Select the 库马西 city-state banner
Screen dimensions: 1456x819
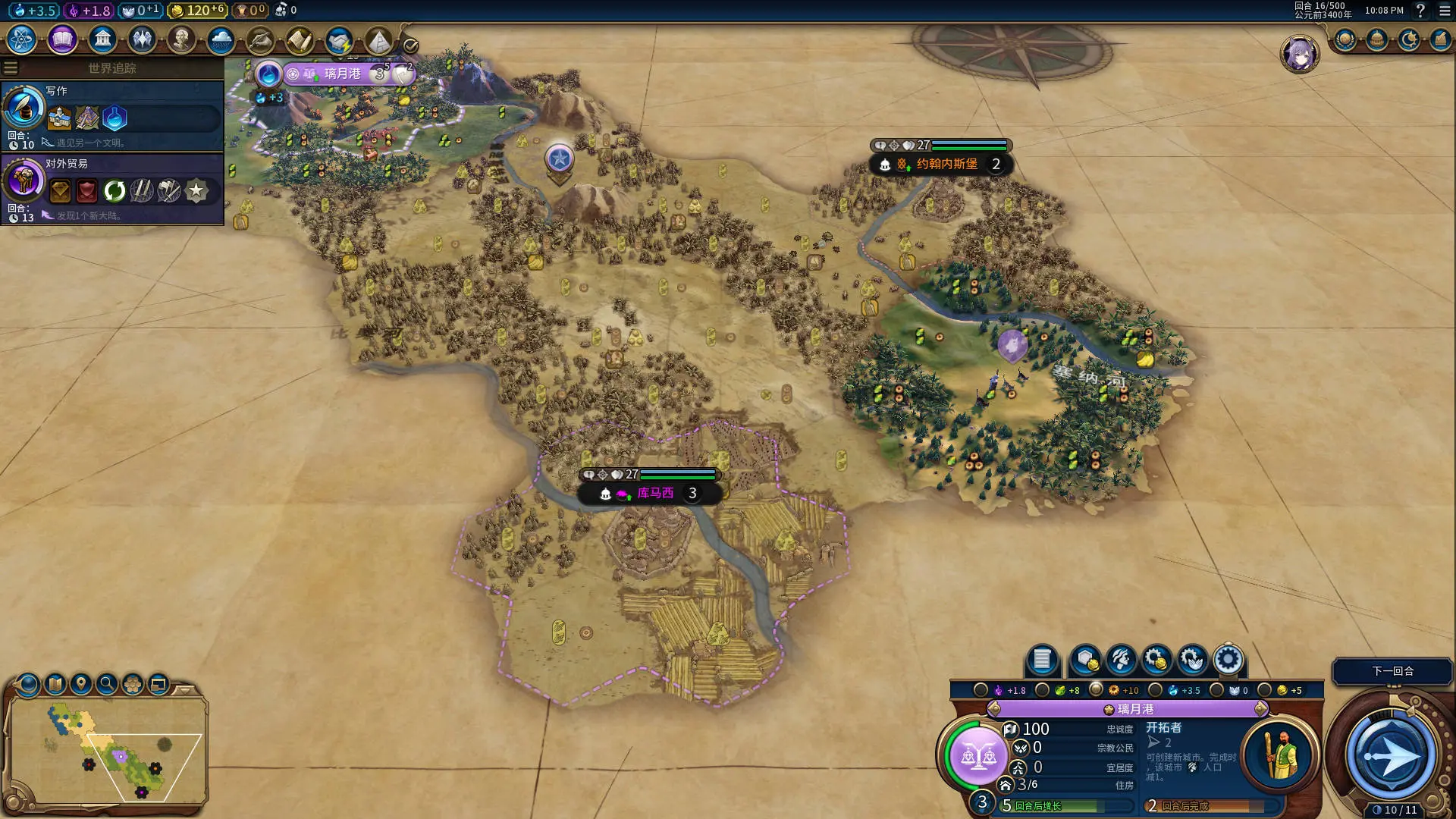point(654,493)
